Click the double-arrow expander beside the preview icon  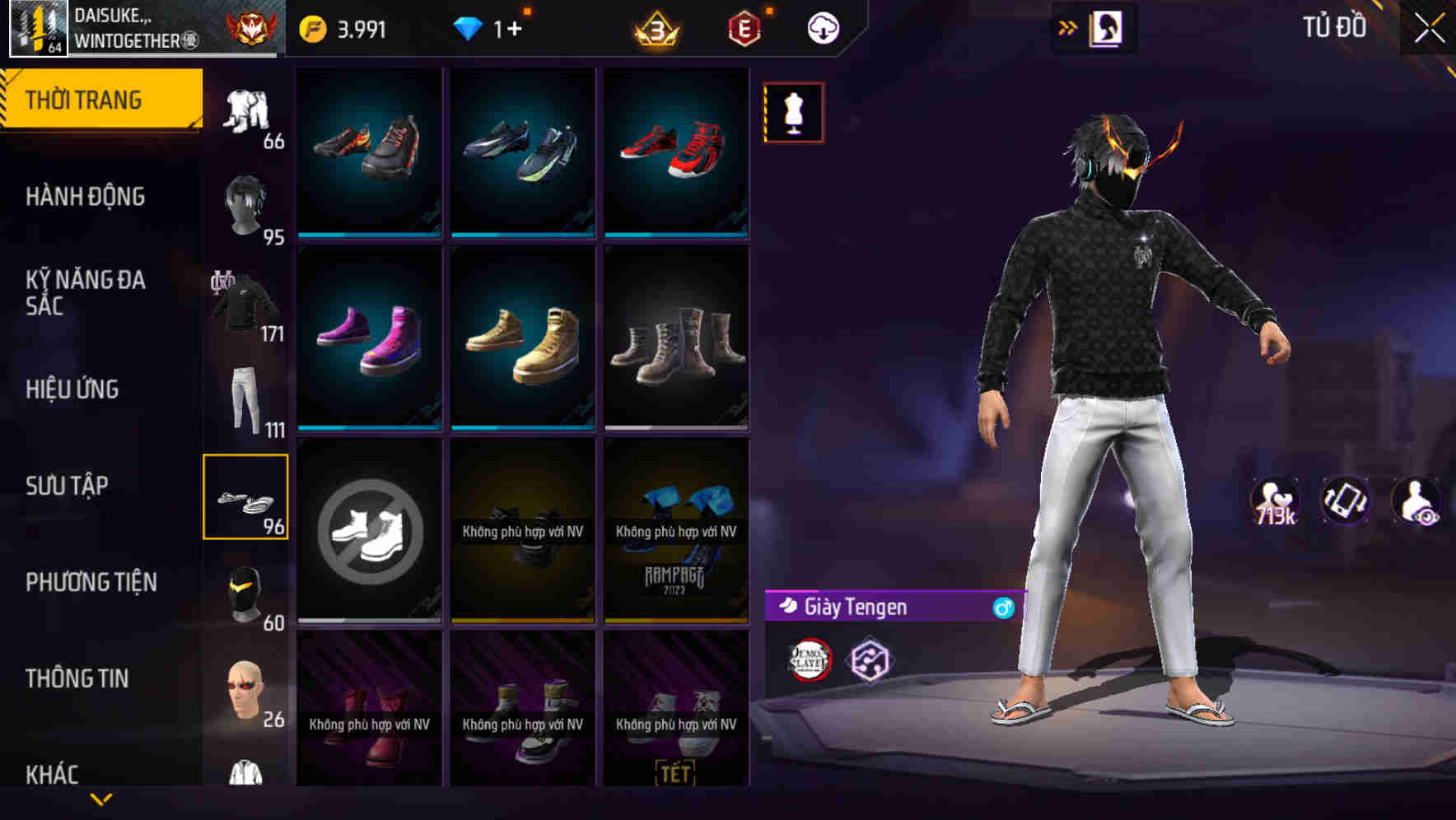1068,26
